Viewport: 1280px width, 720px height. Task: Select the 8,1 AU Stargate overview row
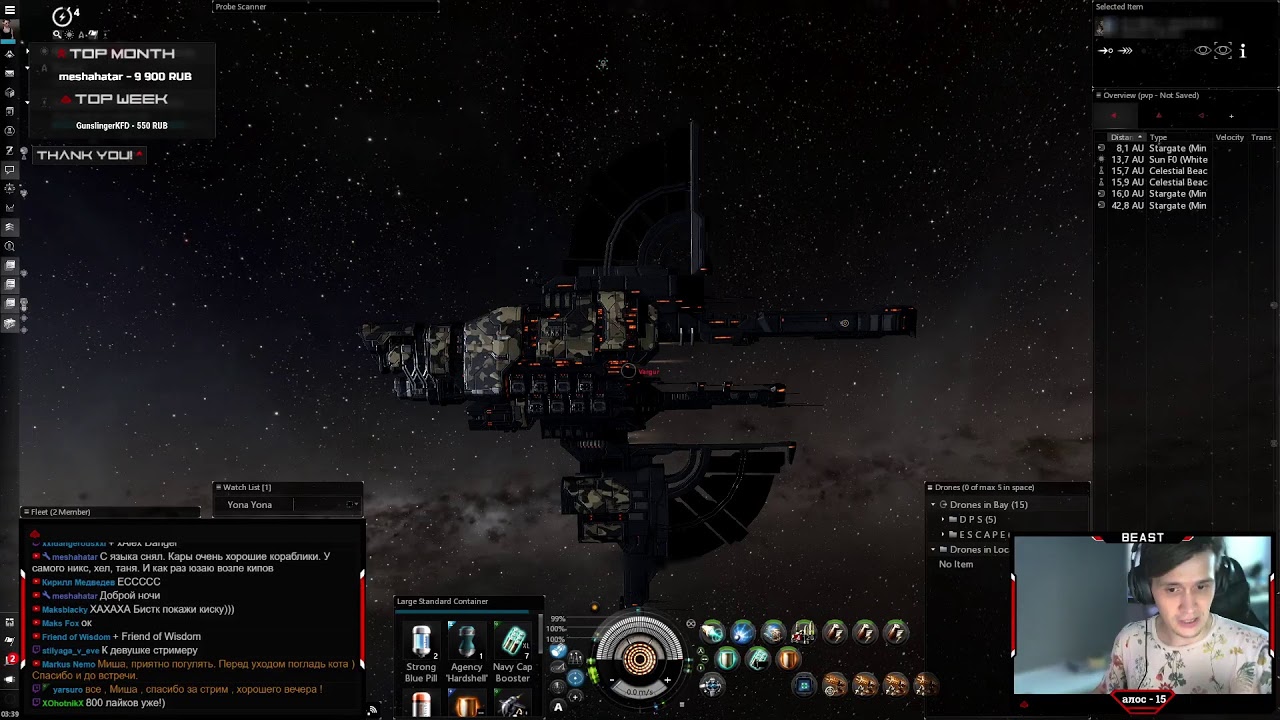pos(1160,148)
